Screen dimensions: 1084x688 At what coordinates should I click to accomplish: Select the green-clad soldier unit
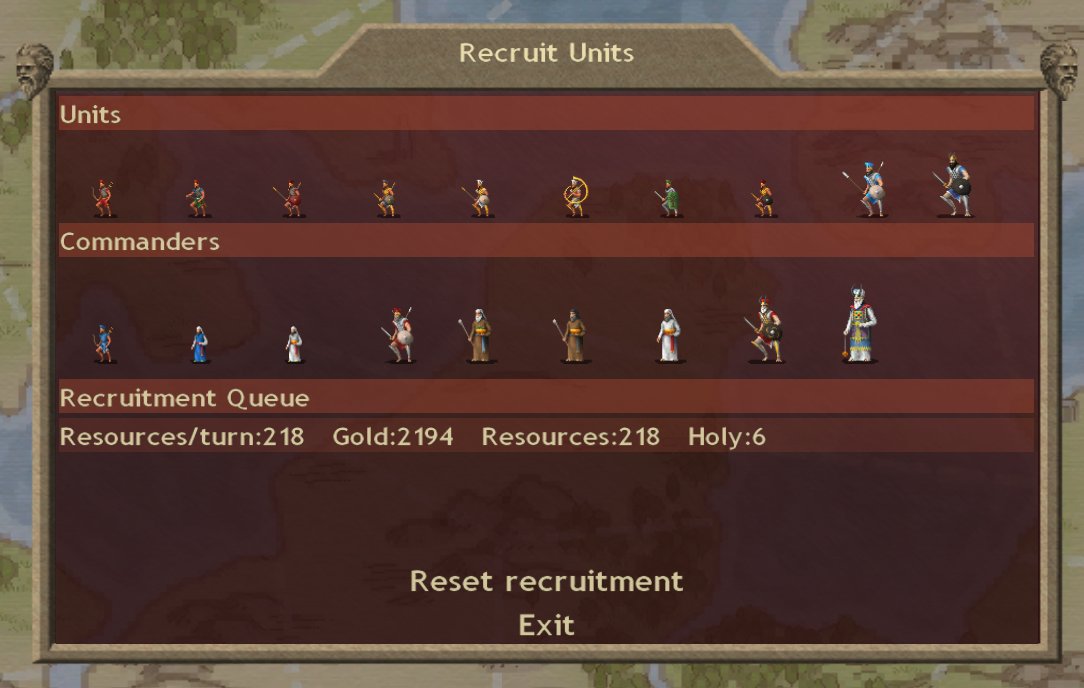(x=670, y=198)
